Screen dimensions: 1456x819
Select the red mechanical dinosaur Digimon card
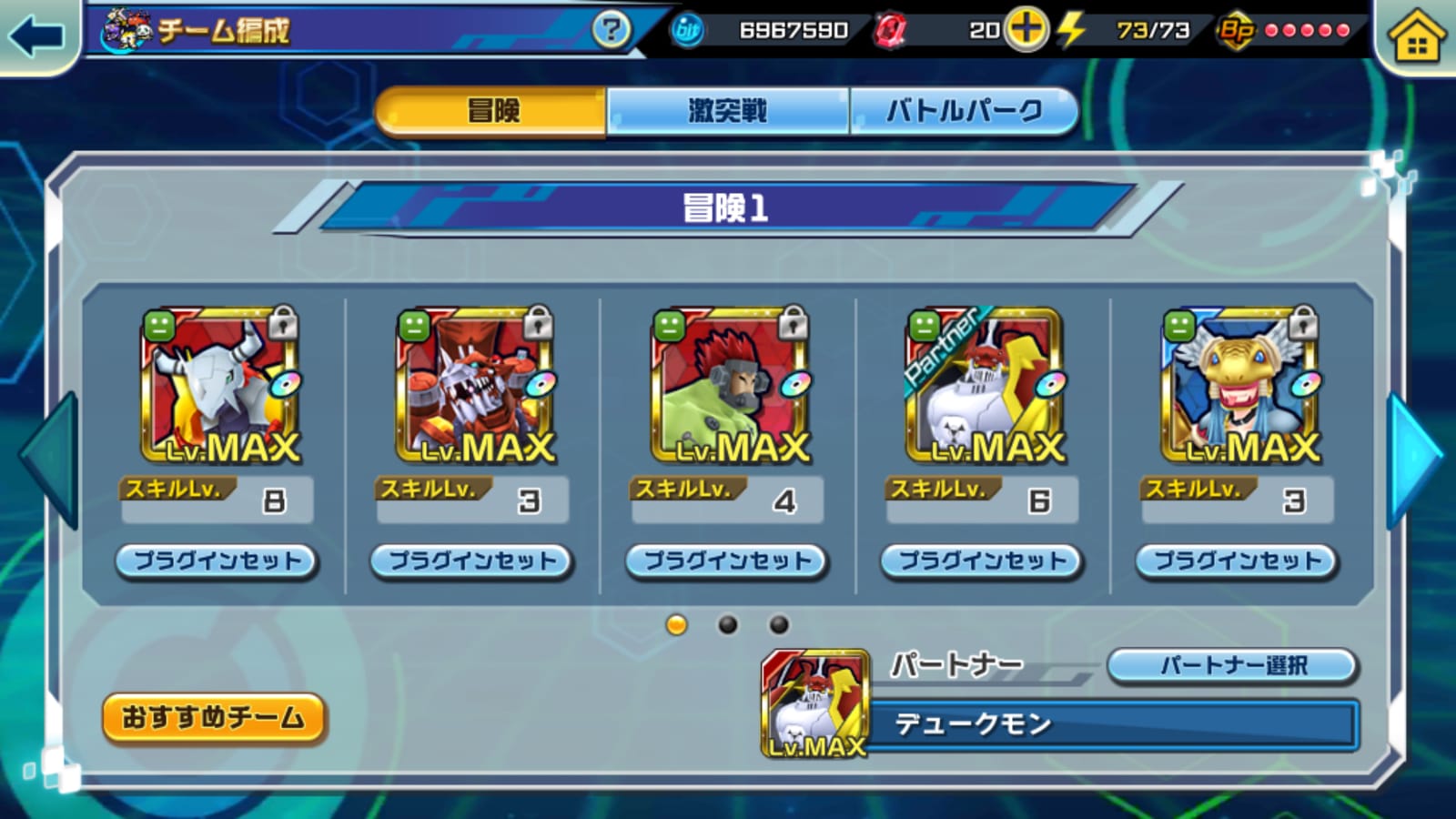tap(474, 385)
